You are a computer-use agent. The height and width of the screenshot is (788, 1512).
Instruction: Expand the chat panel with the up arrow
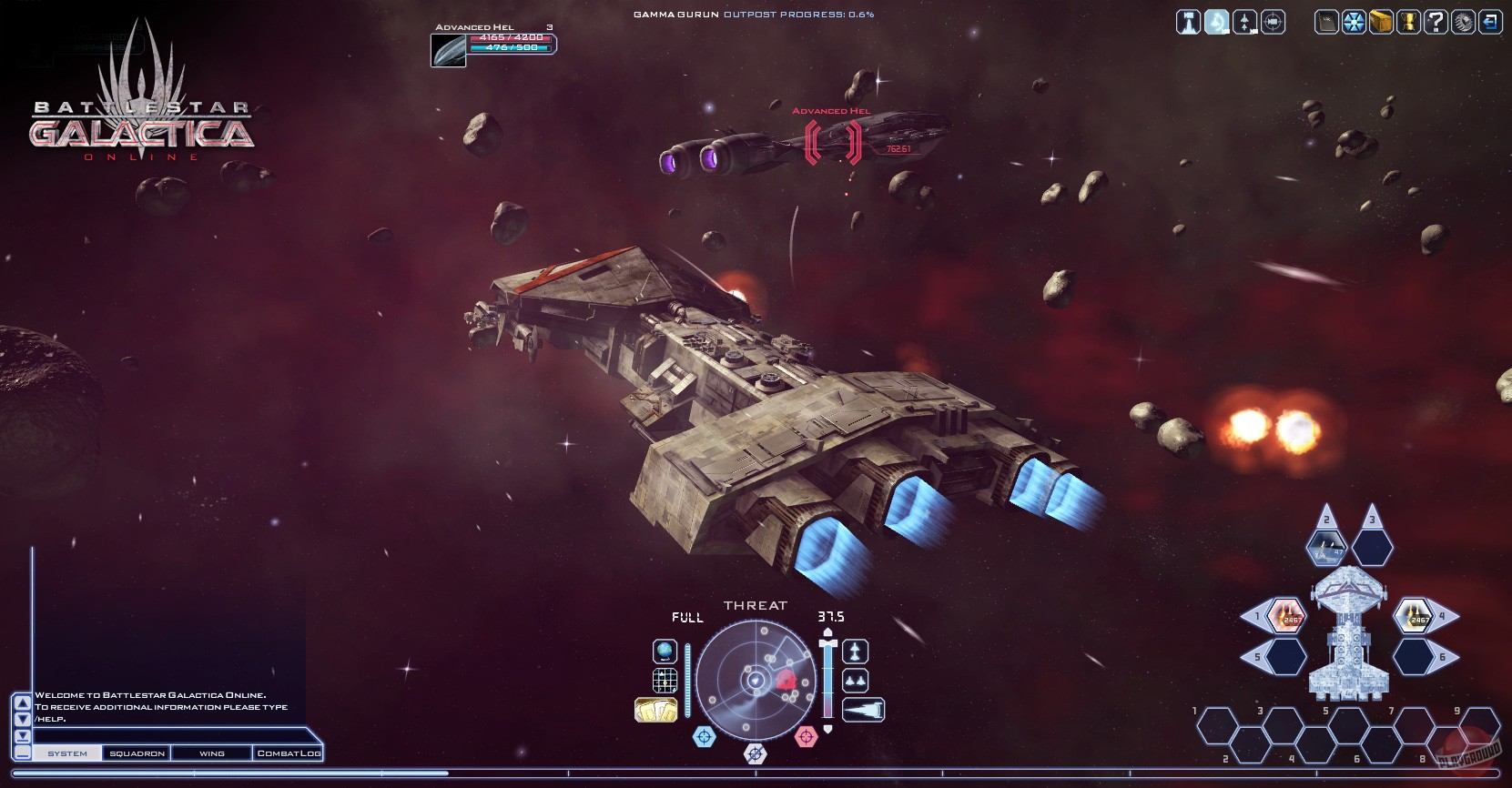coord(22,703)
